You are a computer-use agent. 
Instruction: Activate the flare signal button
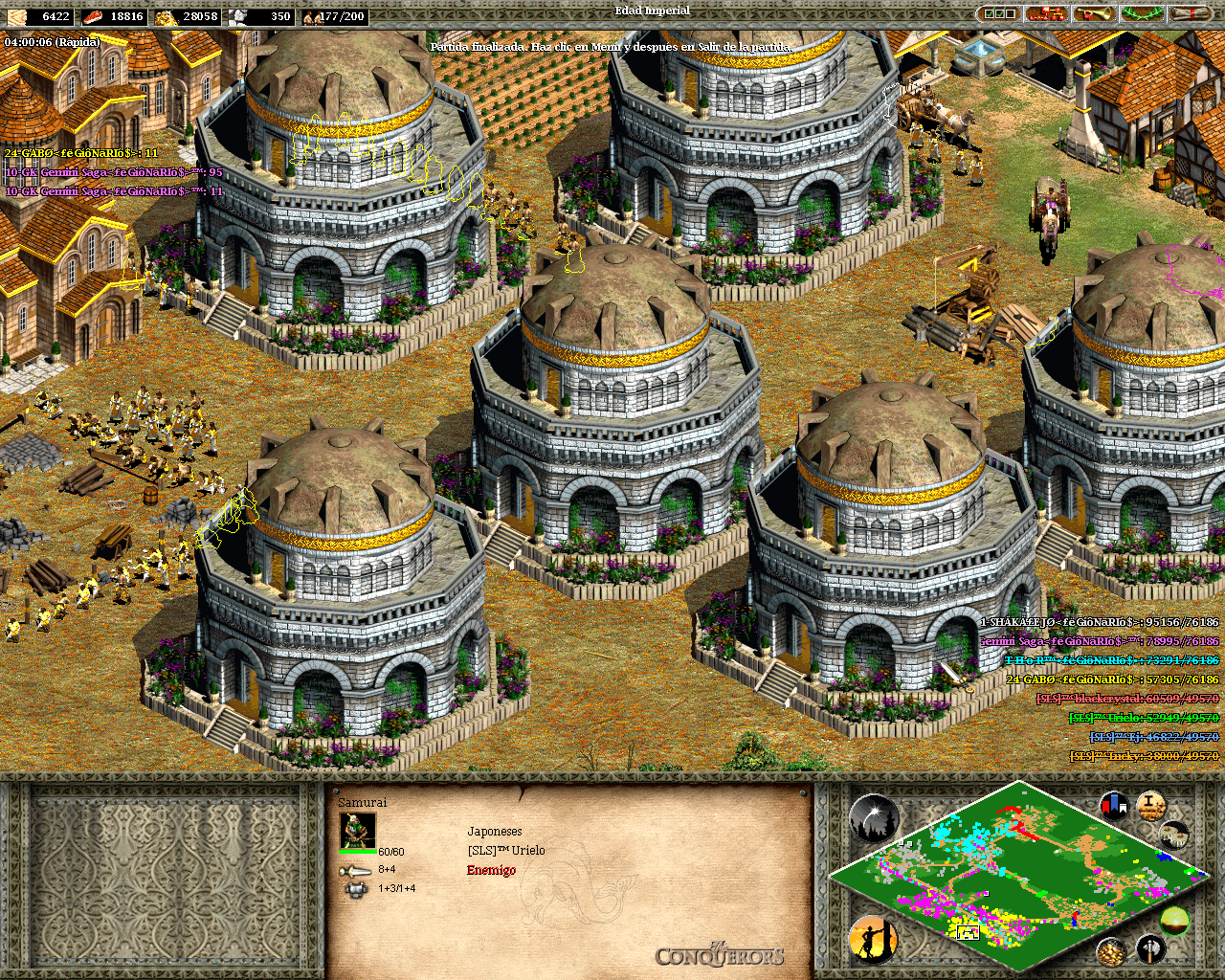click(x=873, y=818)
